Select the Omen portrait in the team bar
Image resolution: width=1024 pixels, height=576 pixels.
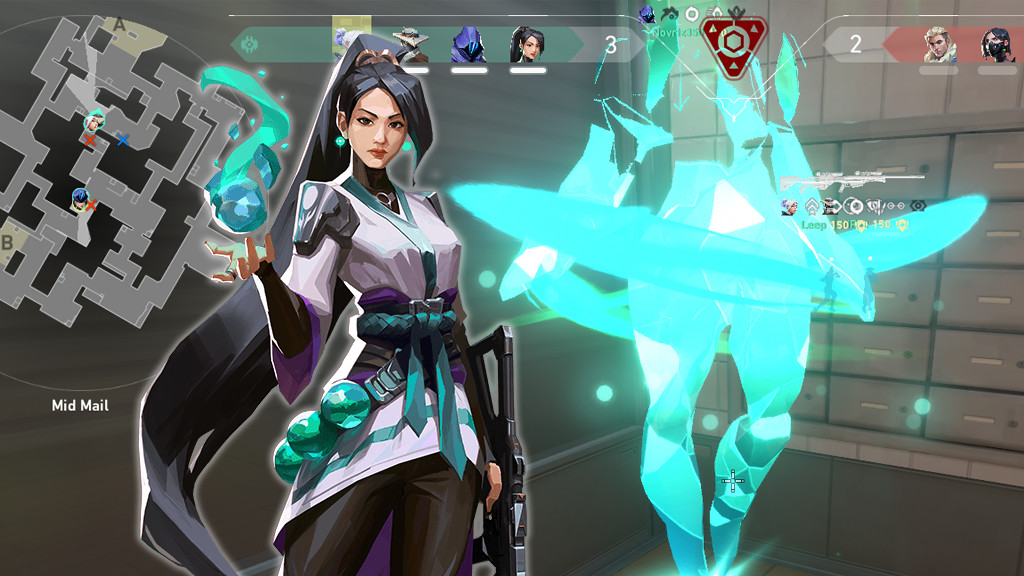(468, 45)
